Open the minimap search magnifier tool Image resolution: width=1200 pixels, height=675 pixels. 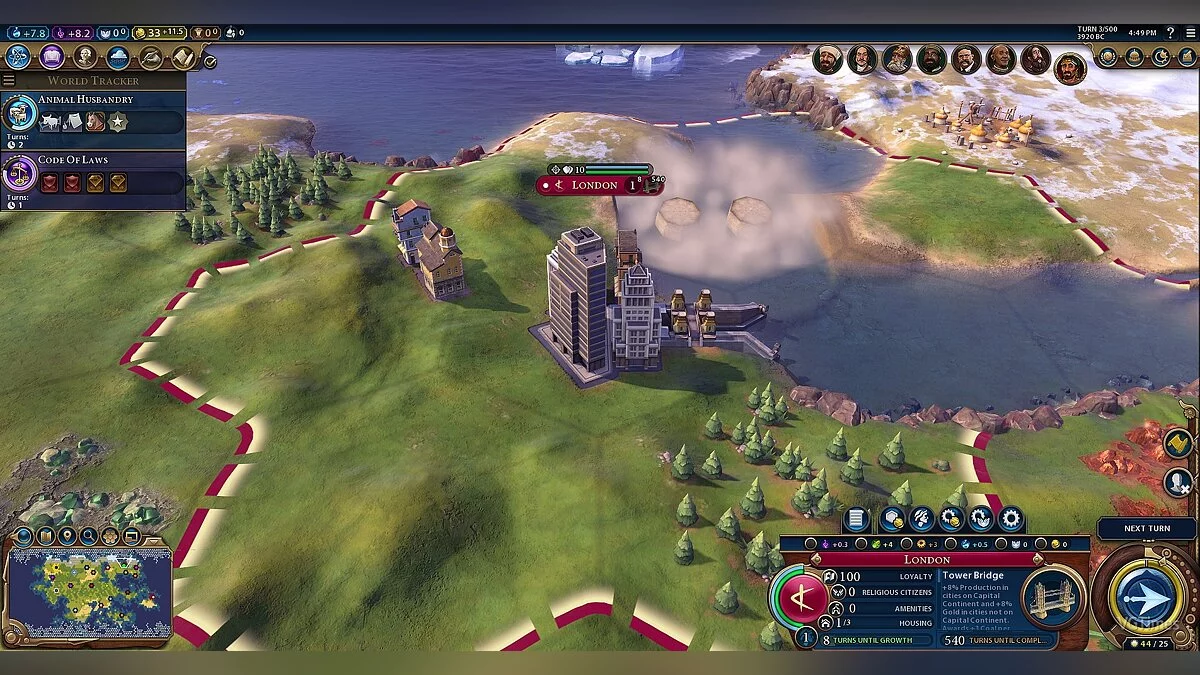tap(90, 537)
